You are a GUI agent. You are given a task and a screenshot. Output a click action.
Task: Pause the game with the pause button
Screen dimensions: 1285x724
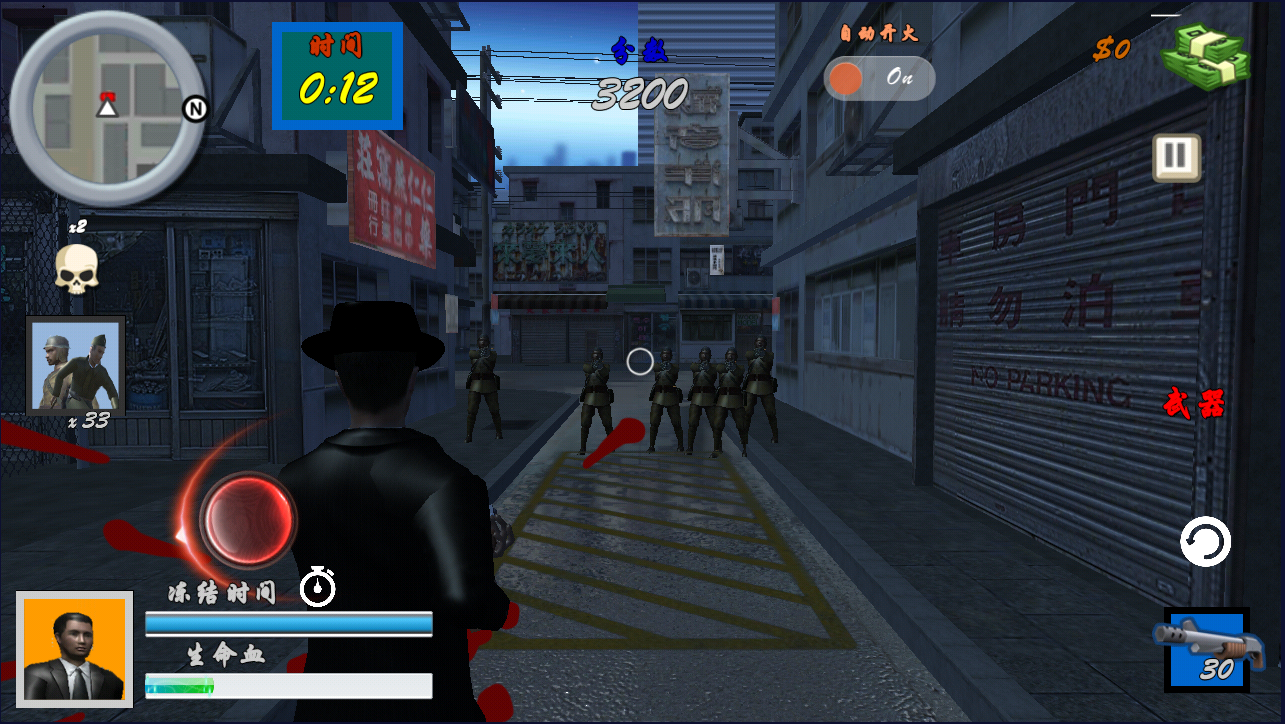click(1176, 158)
